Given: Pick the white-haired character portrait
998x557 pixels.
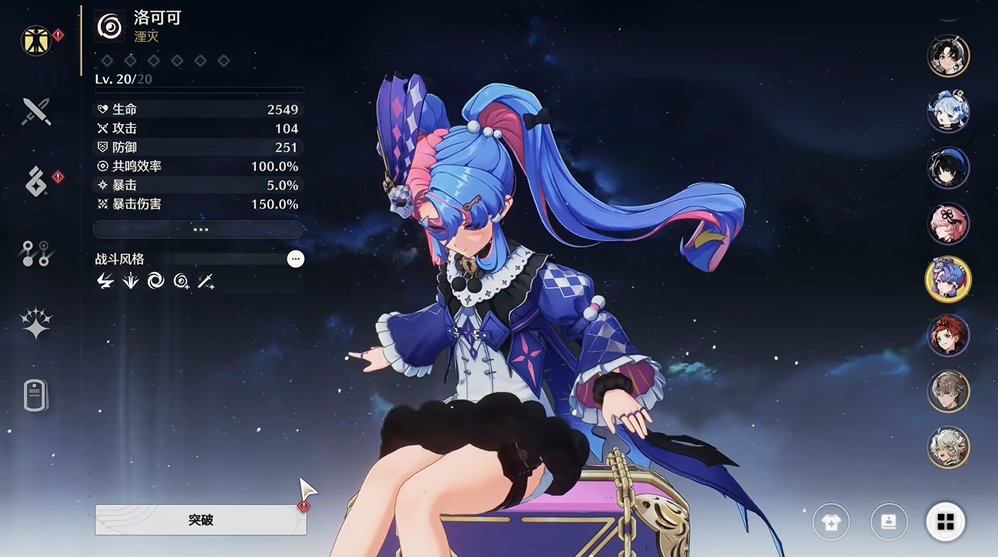Looking at the screenshot, I should point(948,447).
